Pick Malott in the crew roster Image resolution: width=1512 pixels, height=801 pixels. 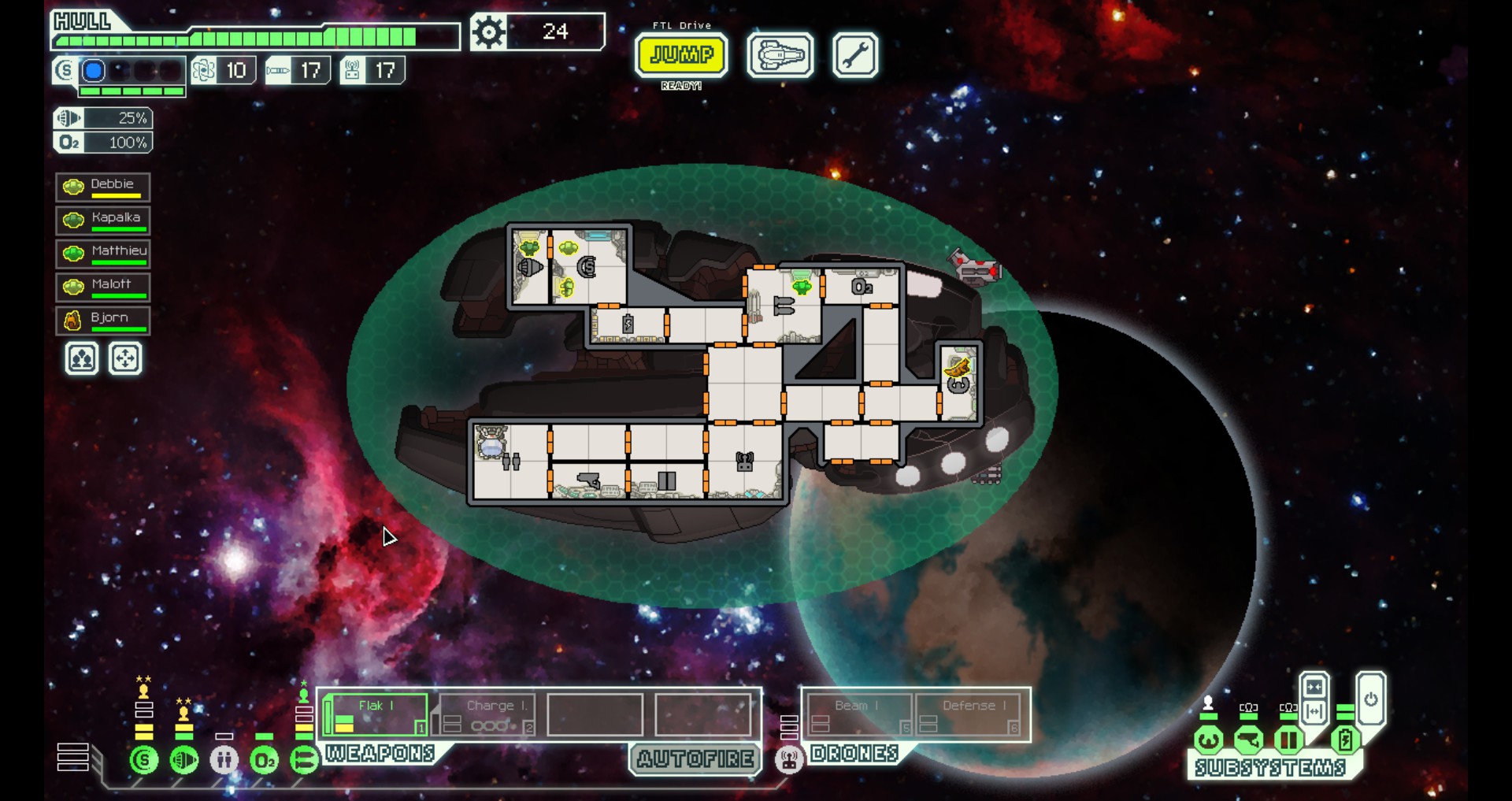pyautogui.click(x=103, y=286)
